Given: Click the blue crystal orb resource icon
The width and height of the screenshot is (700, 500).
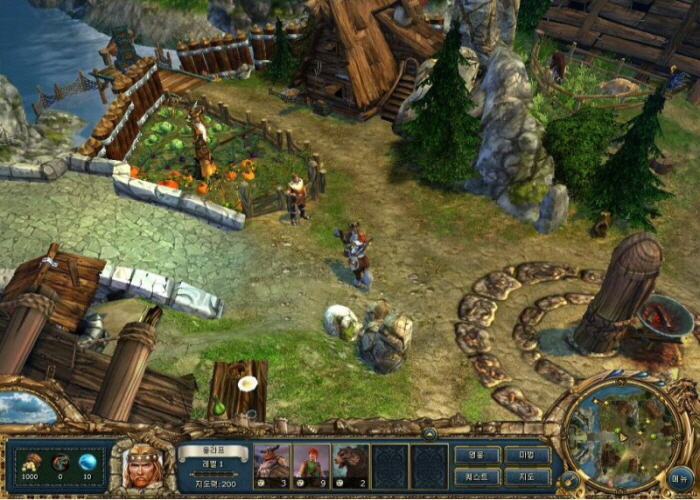Looking at the screenshot, I should click(x=87, y=461).
